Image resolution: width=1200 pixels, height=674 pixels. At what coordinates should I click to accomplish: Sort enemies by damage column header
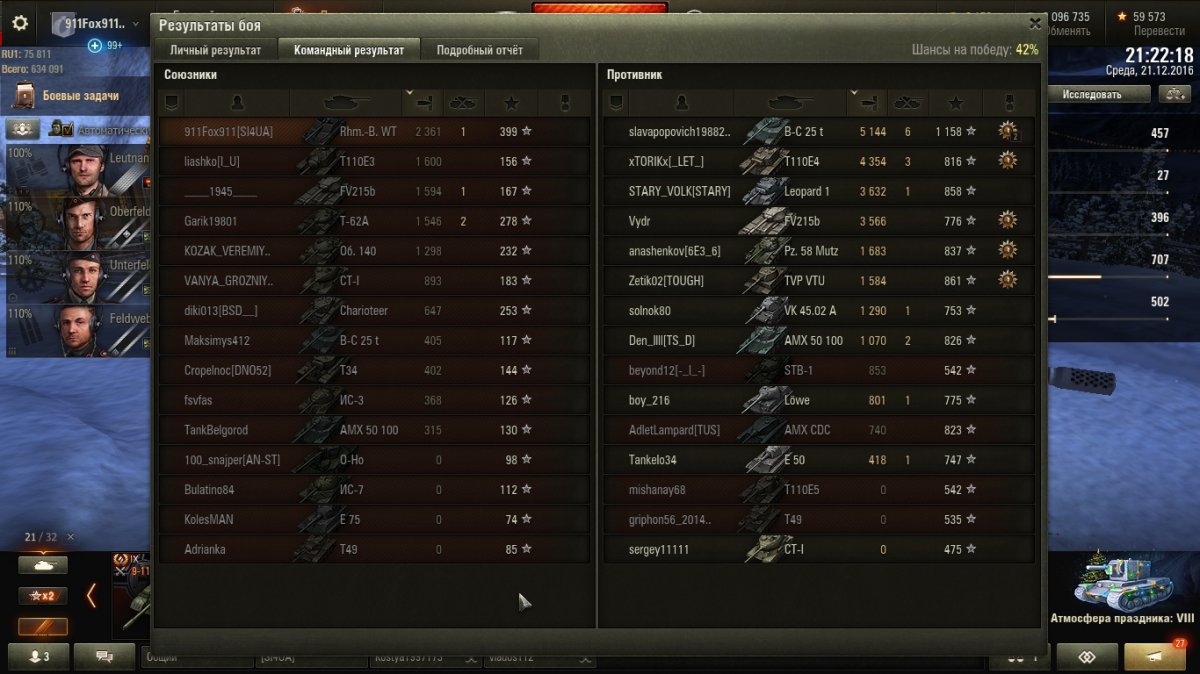867,102
